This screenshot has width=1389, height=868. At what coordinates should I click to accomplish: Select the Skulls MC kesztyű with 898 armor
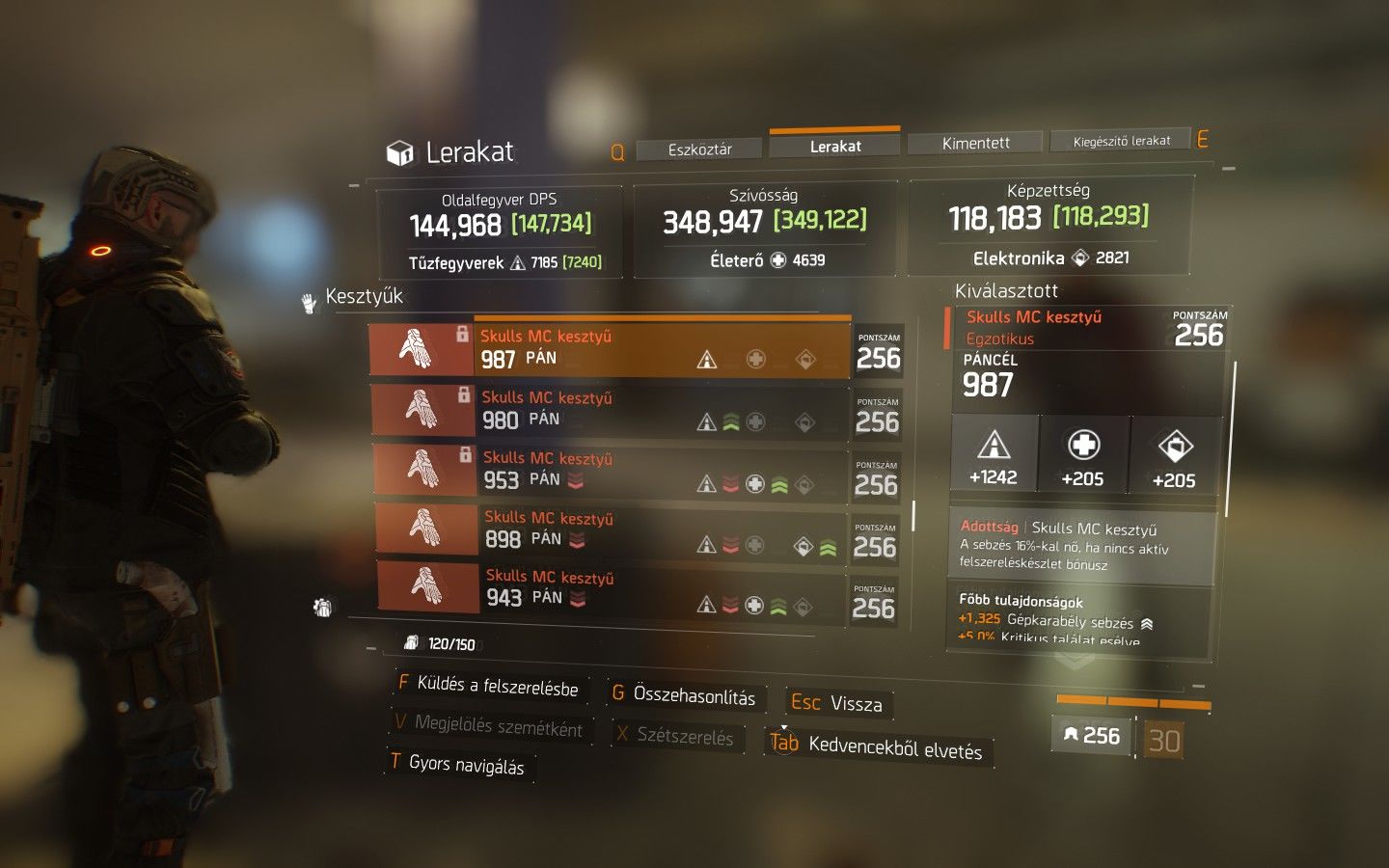tap(610, 529)
